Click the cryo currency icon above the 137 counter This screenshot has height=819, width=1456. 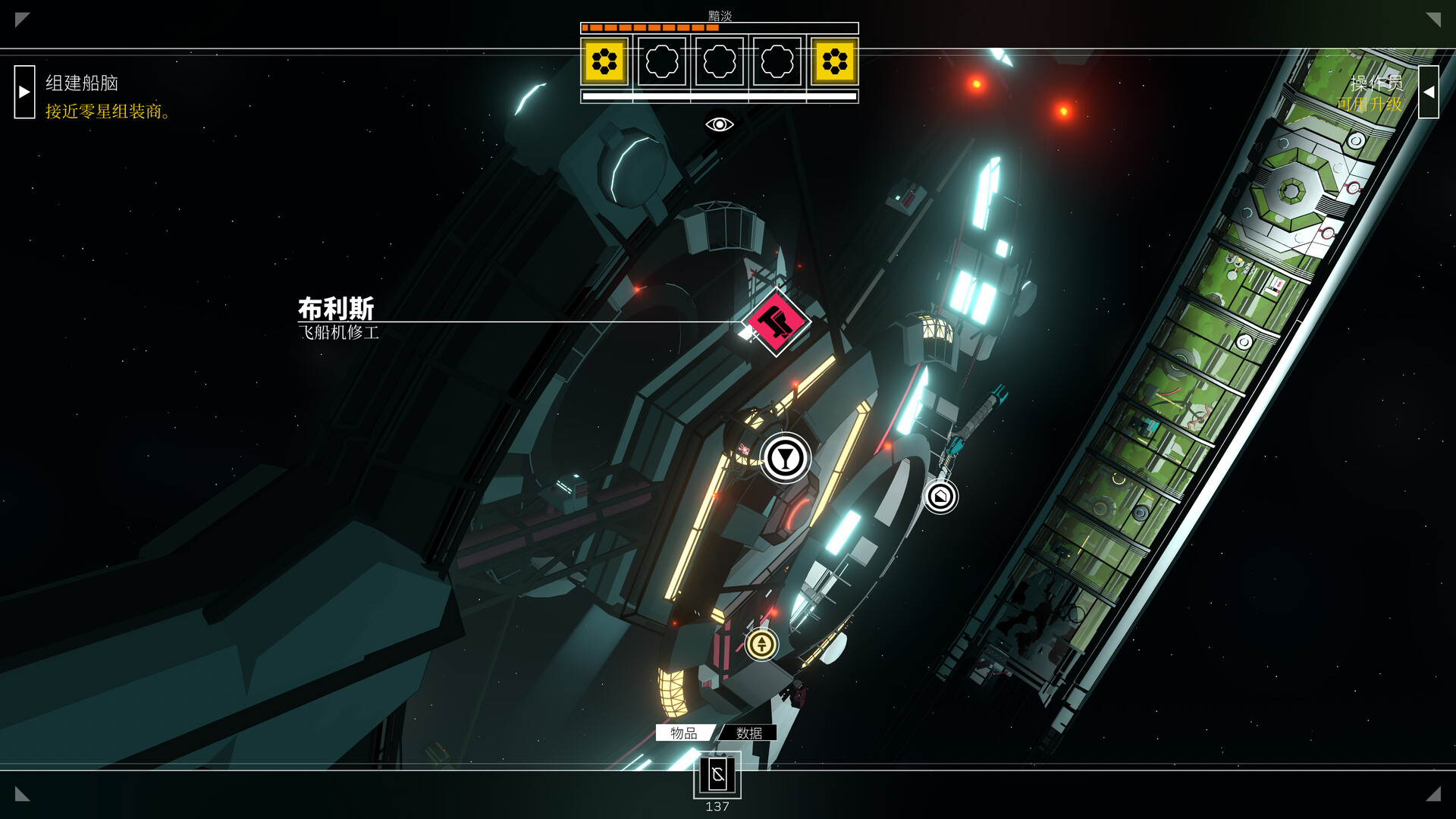pyautogui.click(x=717, y=775)
